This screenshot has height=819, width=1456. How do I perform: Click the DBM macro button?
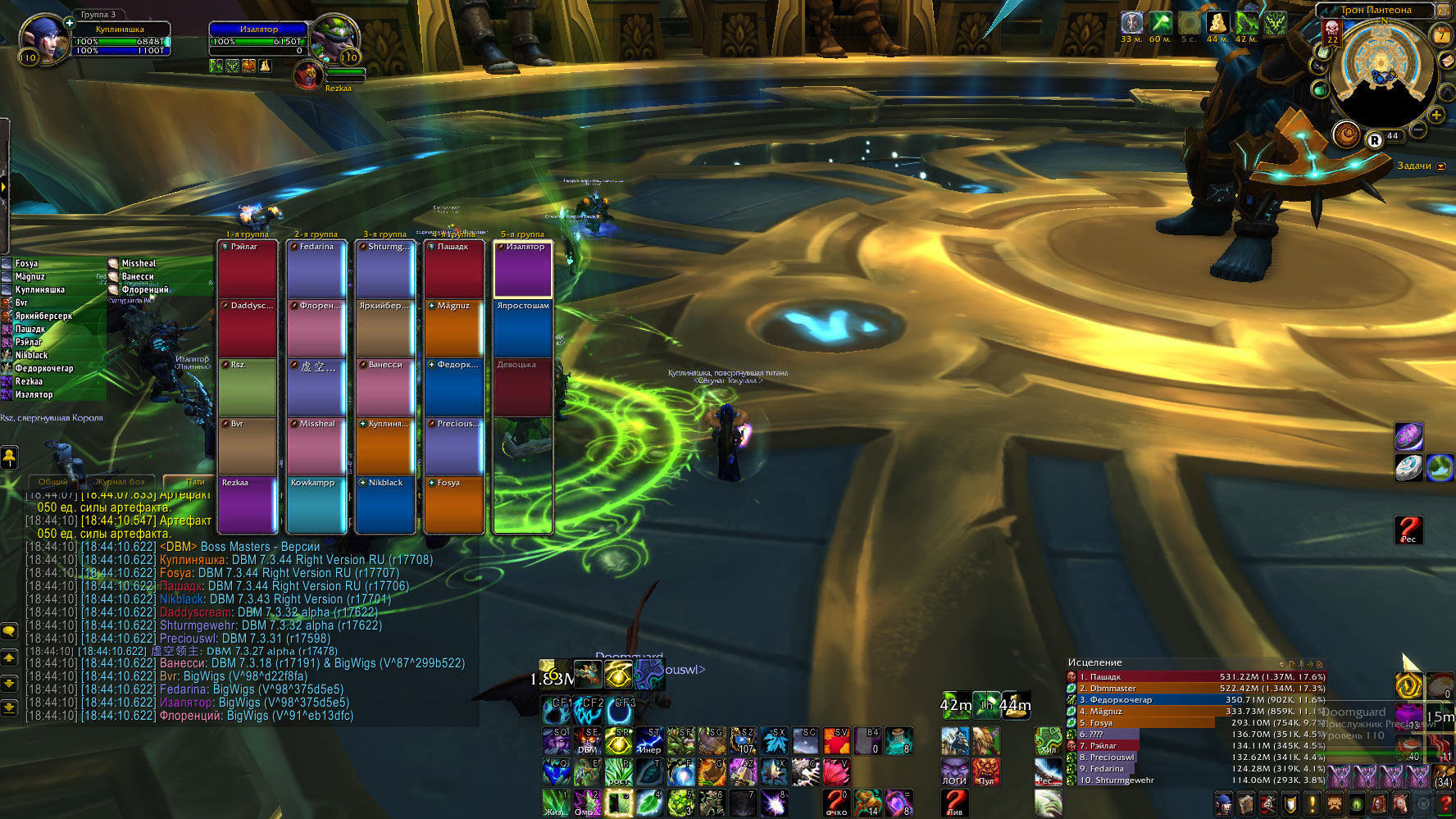[588, 741]
